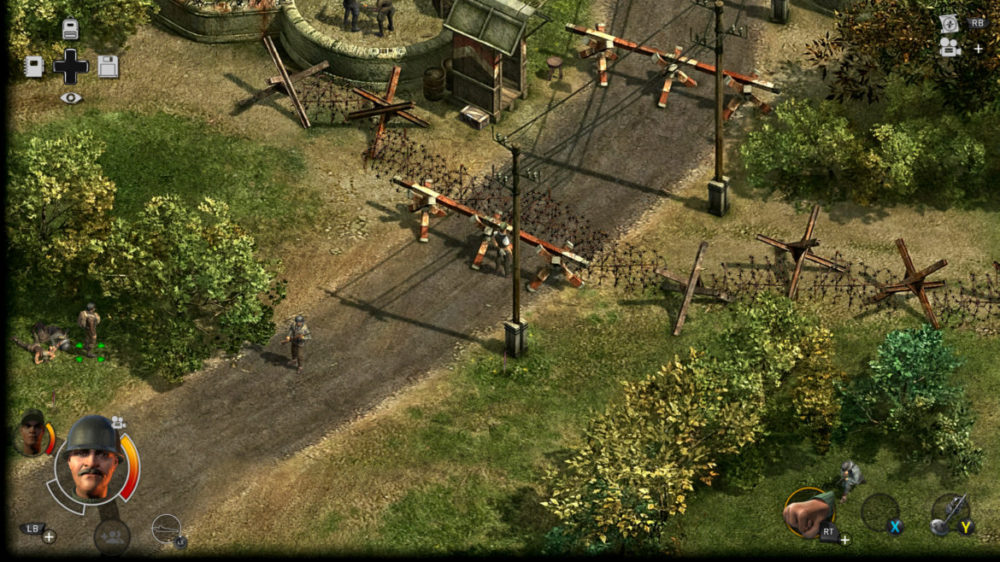
Task: Select the fist punch action
Action: tap(808, 512)
